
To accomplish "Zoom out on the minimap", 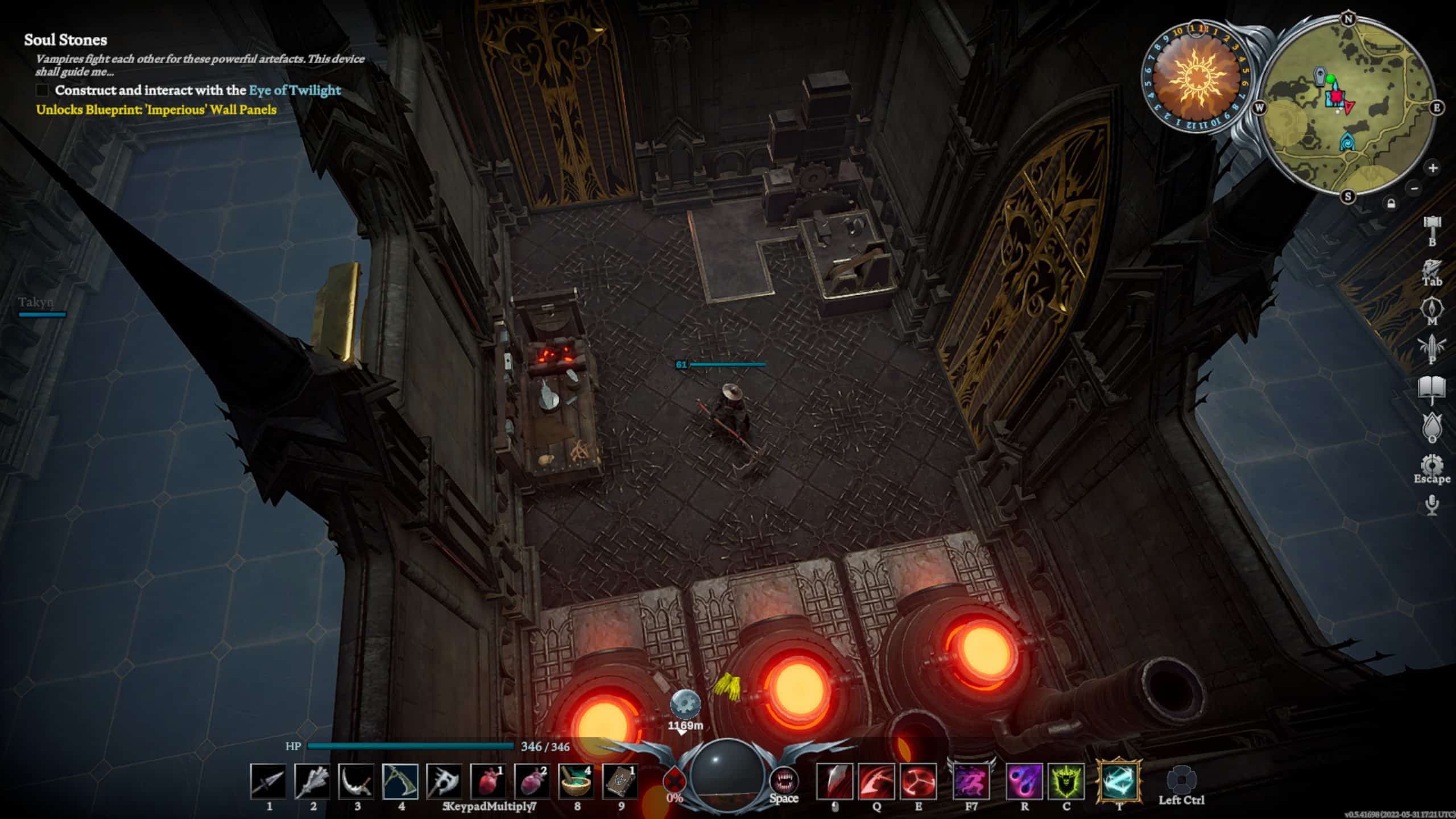I will point(1414,188).
